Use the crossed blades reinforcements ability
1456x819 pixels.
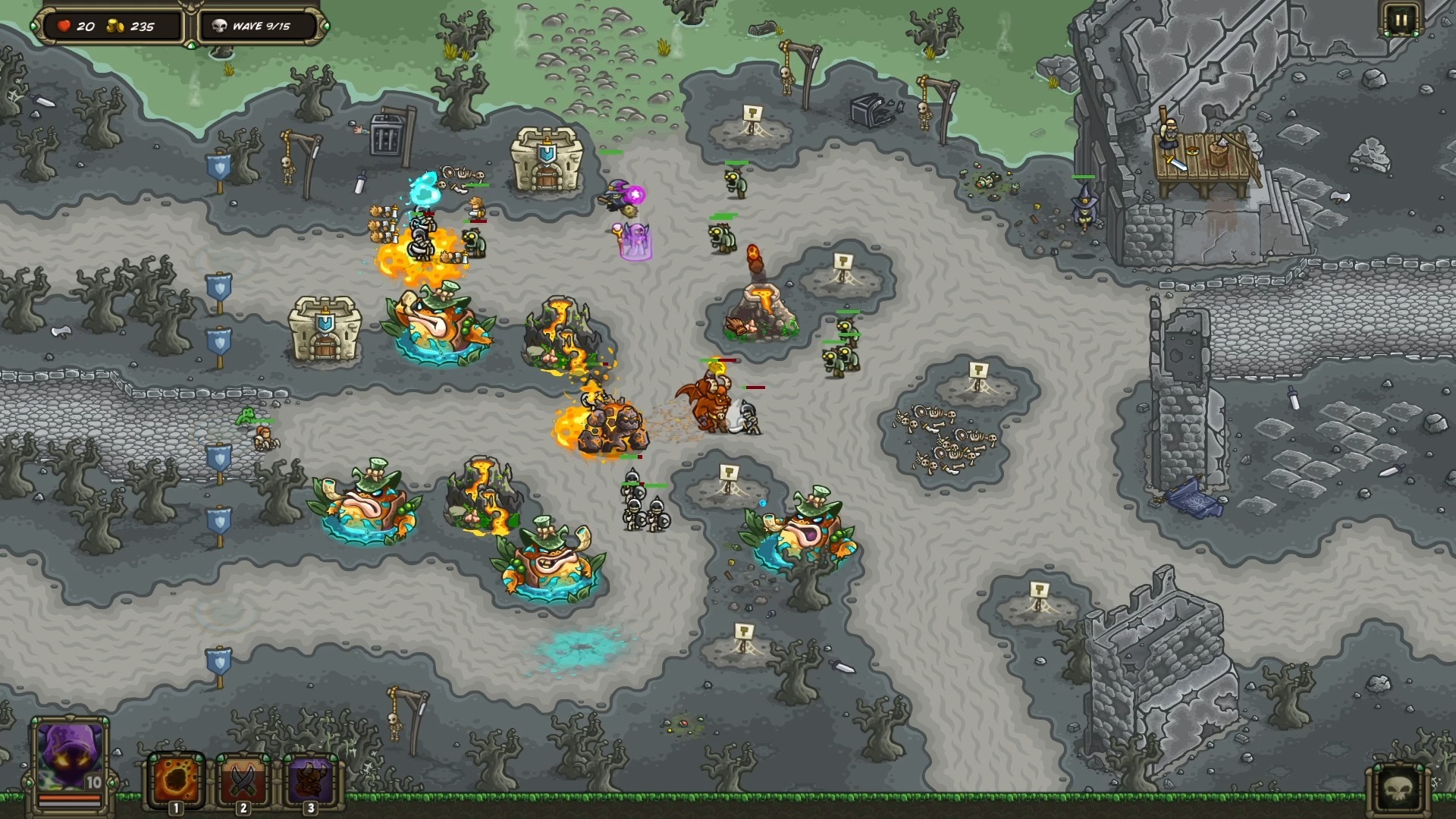click(243, 780)
